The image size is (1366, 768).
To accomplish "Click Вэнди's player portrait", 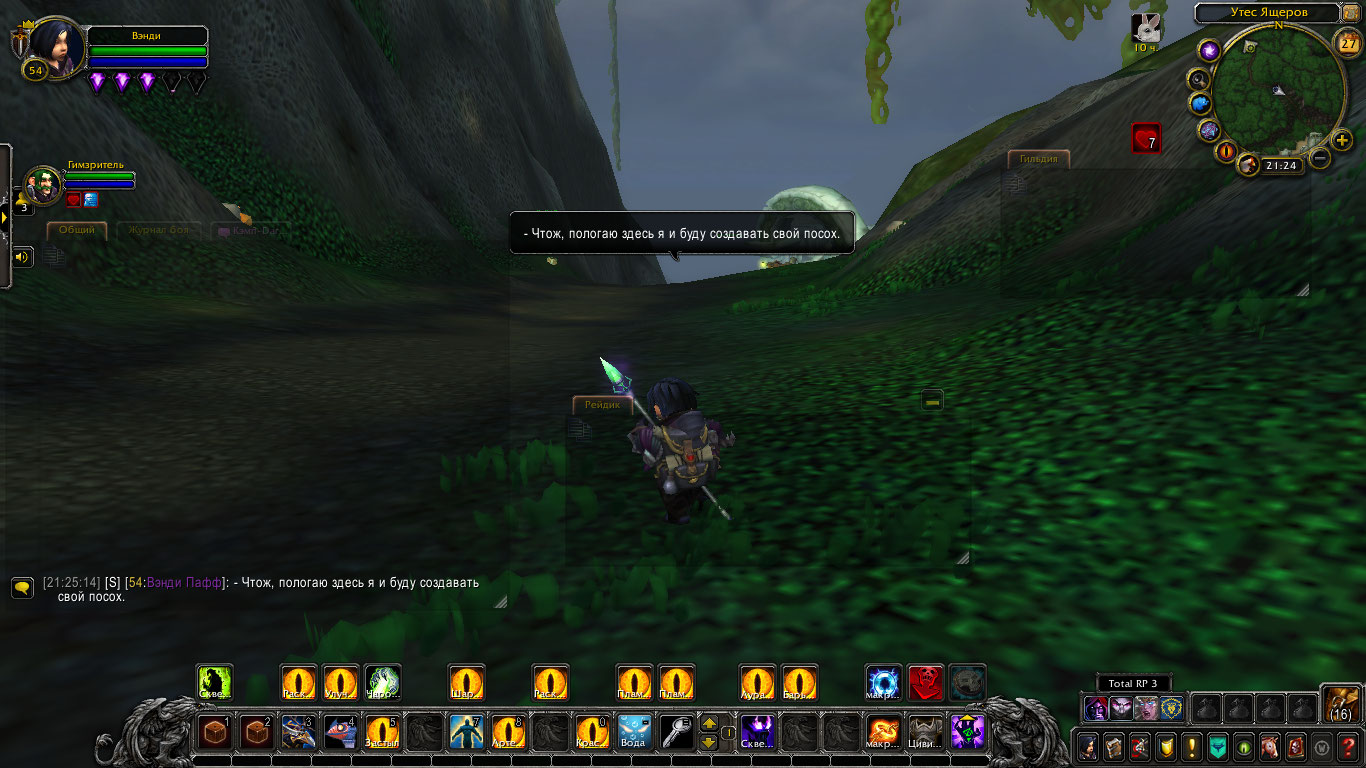I will pos(58,45).
